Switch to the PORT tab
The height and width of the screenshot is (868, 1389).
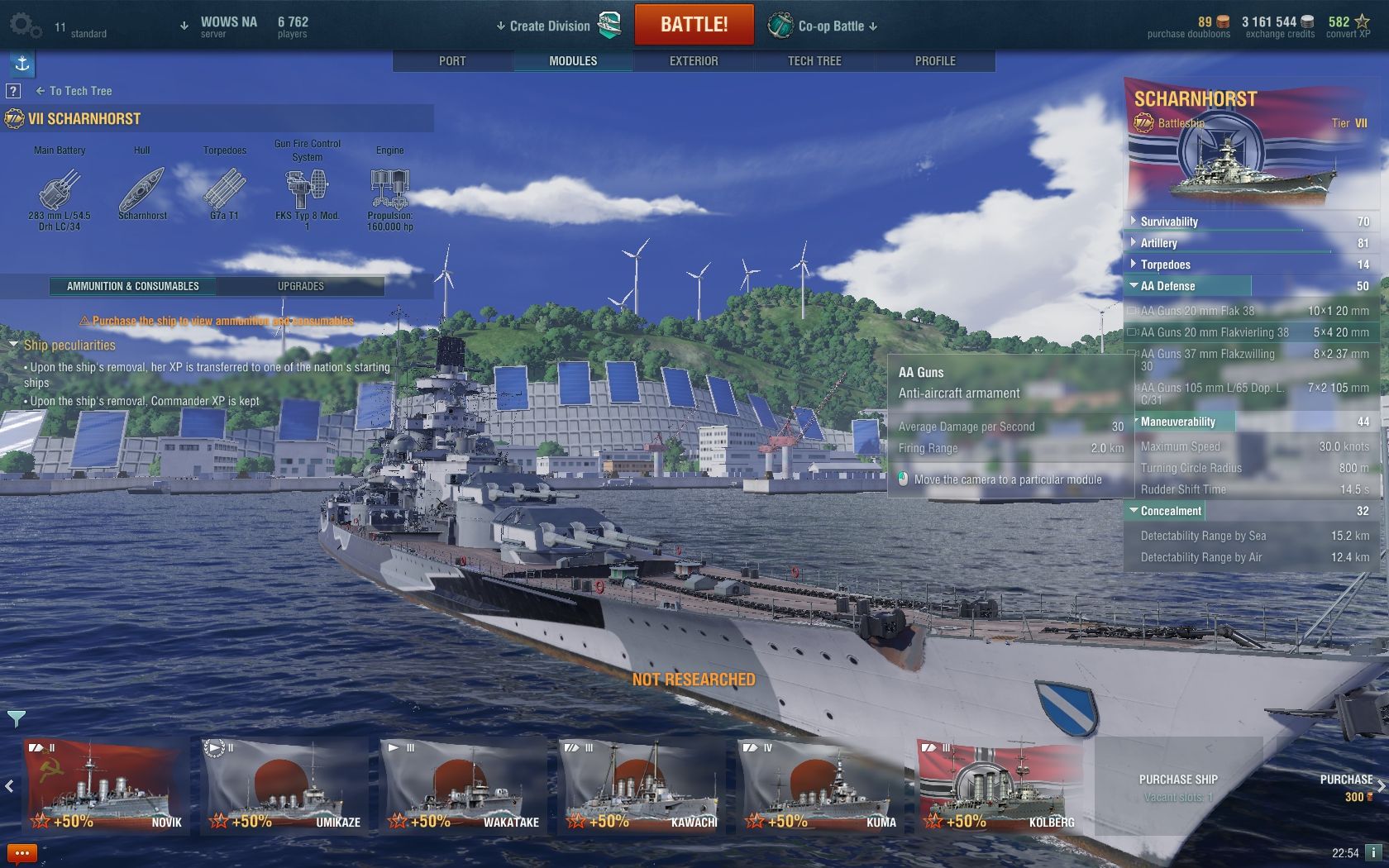tap(452, 61)
